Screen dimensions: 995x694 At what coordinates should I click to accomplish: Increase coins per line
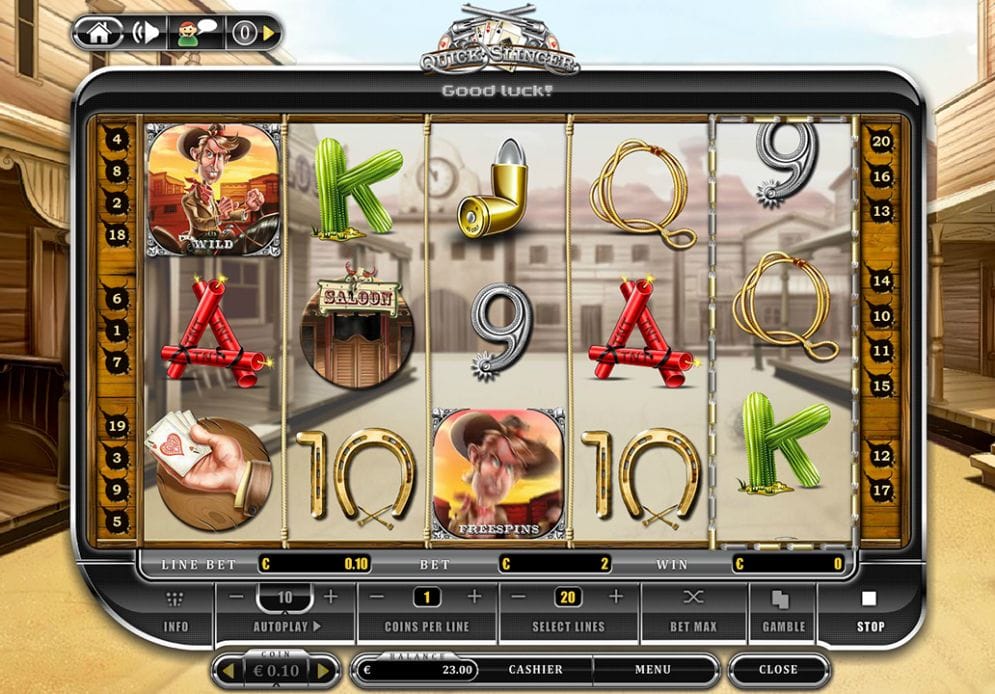pyautogui.click(x=474, y=597)
